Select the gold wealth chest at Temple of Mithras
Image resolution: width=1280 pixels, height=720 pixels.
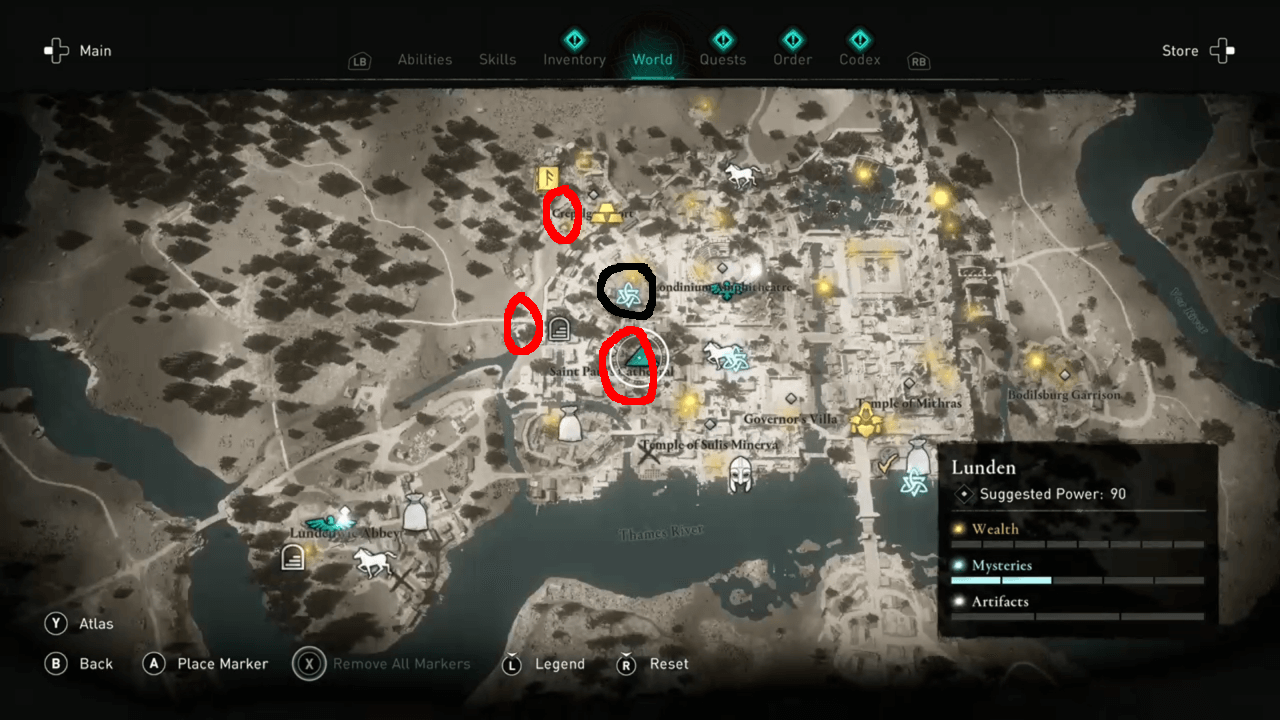coord(866,420)
